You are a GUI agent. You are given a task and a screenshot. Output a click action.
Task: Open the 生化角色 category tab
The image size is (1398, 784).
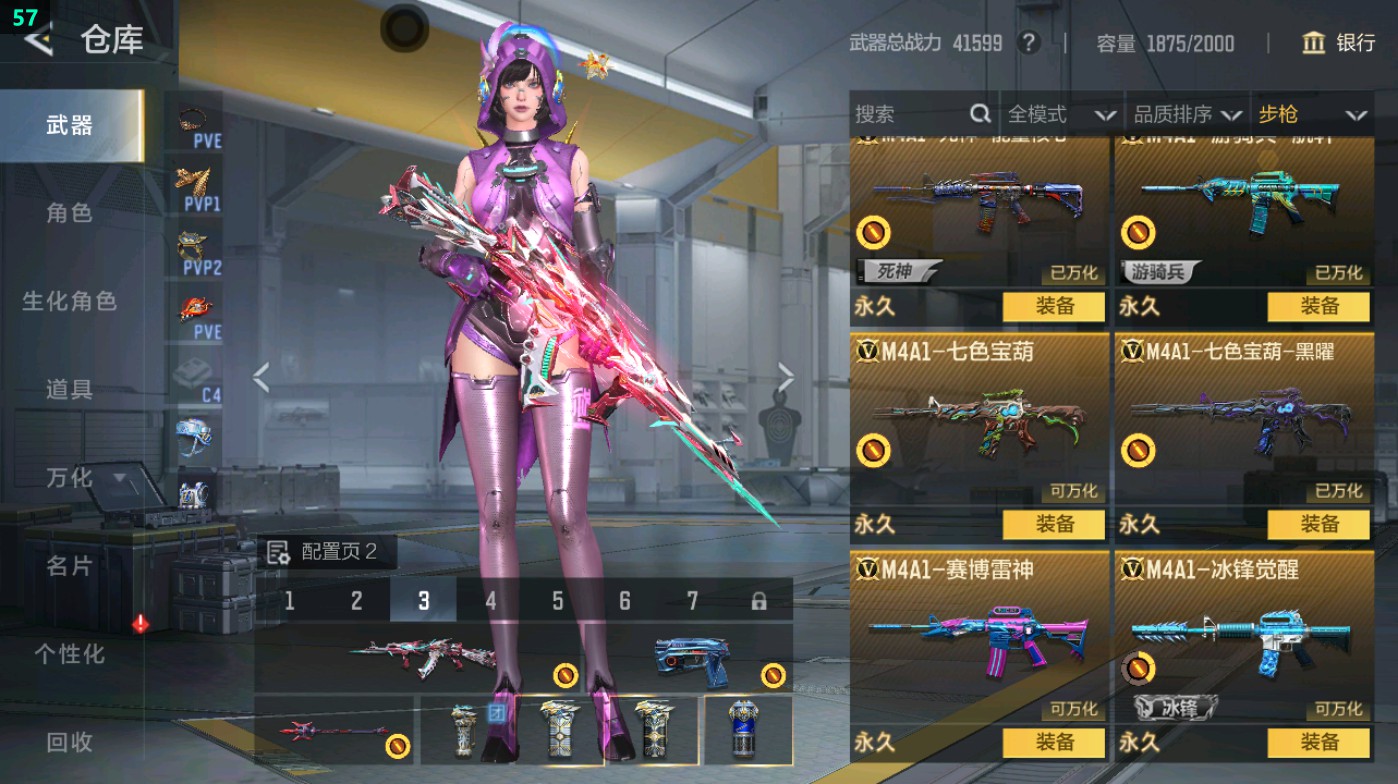tap(69, 301)
